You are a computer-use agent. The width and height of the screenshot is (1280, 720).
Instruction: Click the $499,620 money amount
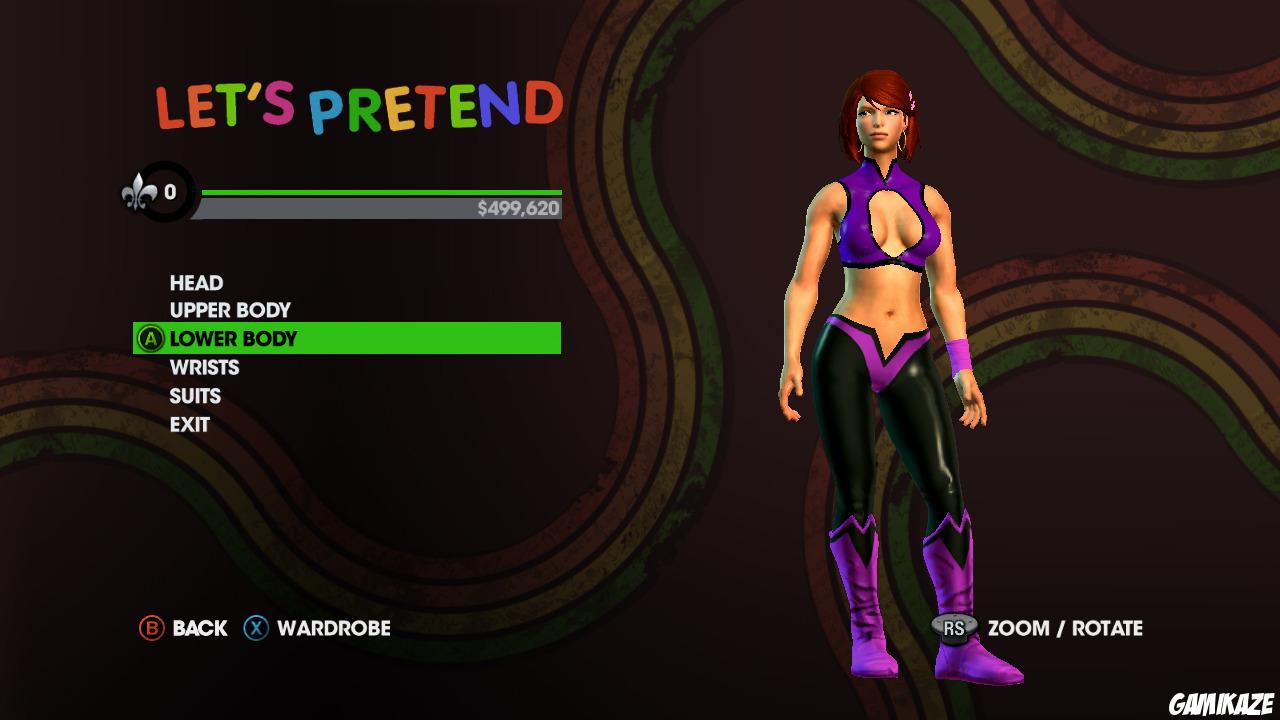[521, 209]
